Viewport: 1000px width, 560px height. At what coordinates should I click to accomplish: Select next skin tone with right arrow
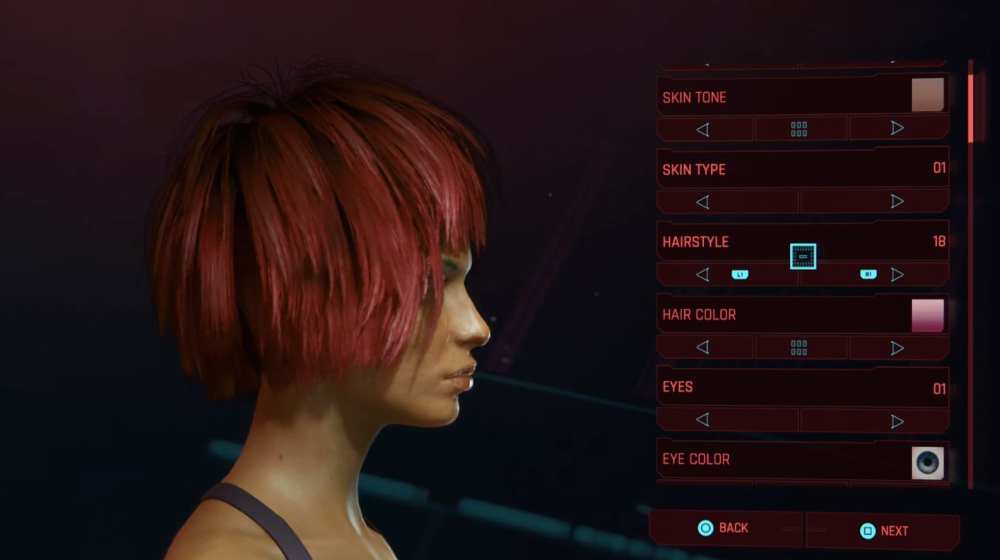[897, 128]
